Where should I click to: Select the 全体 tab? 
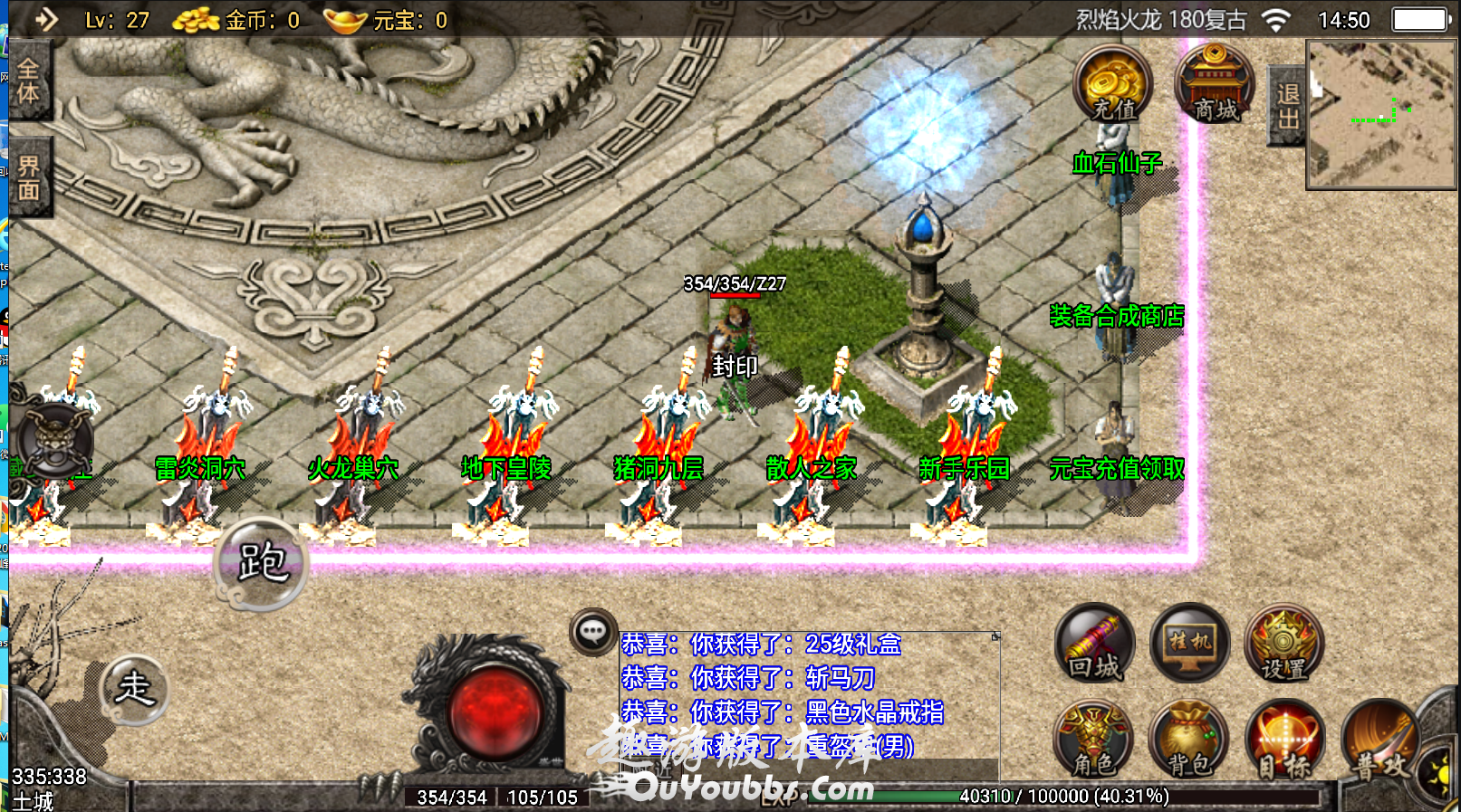(x=28, y=81)
